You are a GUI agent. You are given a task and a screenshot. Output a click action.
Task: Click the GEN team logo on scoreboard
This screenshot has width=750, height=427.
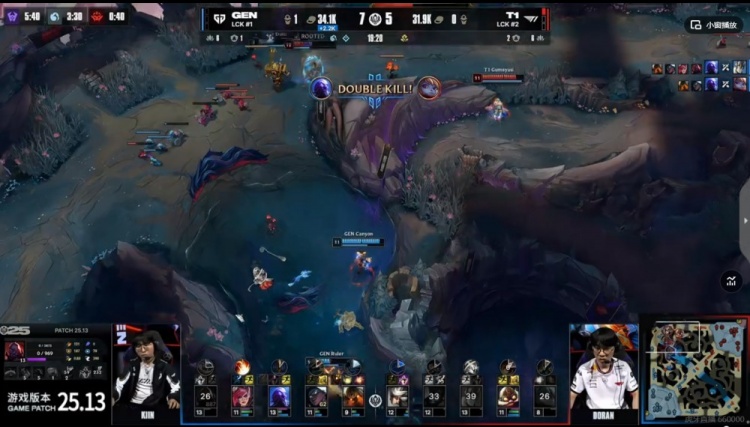[x=217, y=18]
